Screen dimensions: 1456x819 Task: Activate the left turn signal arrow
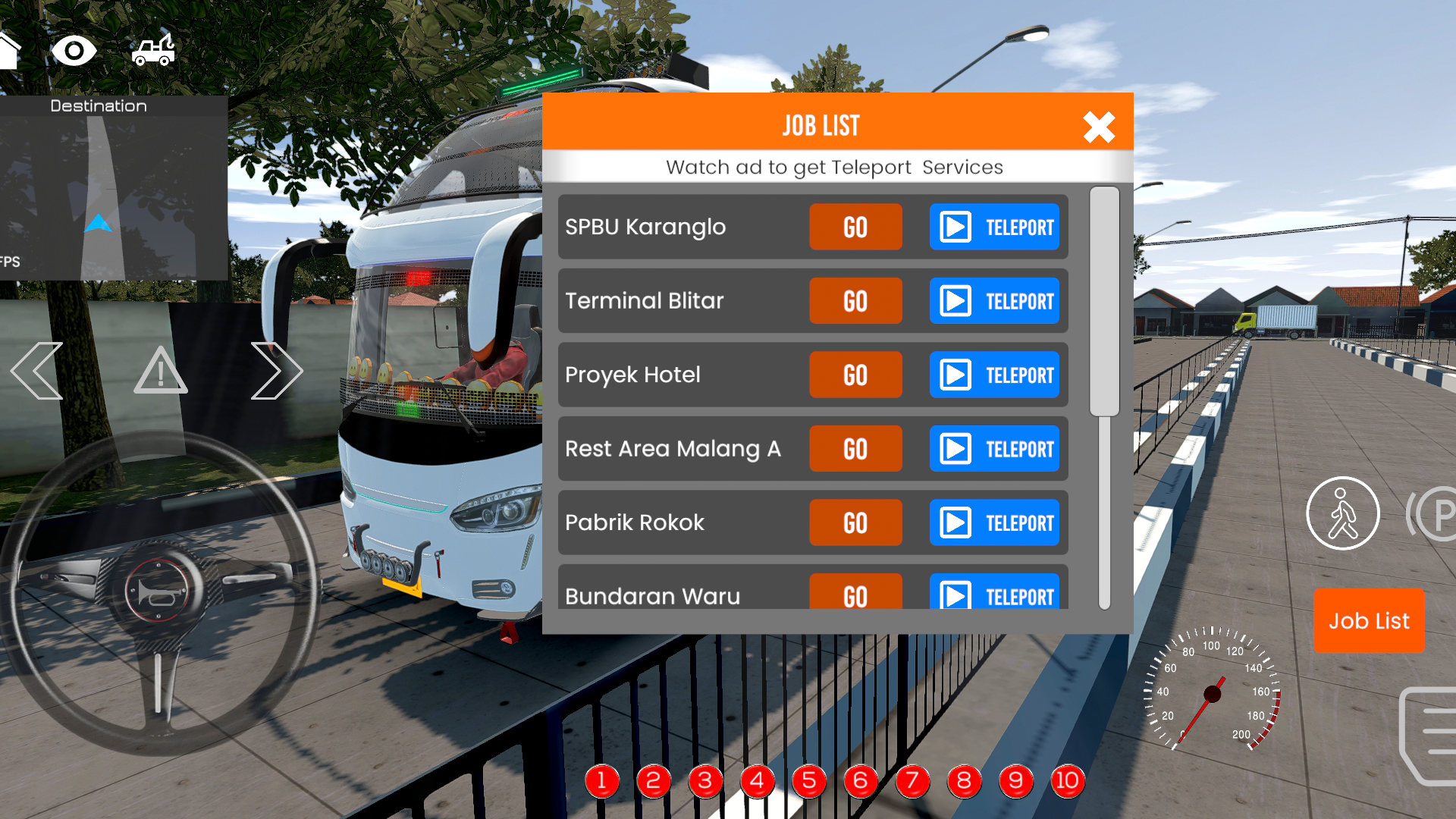pyautogui.click(x=37, y=371)
